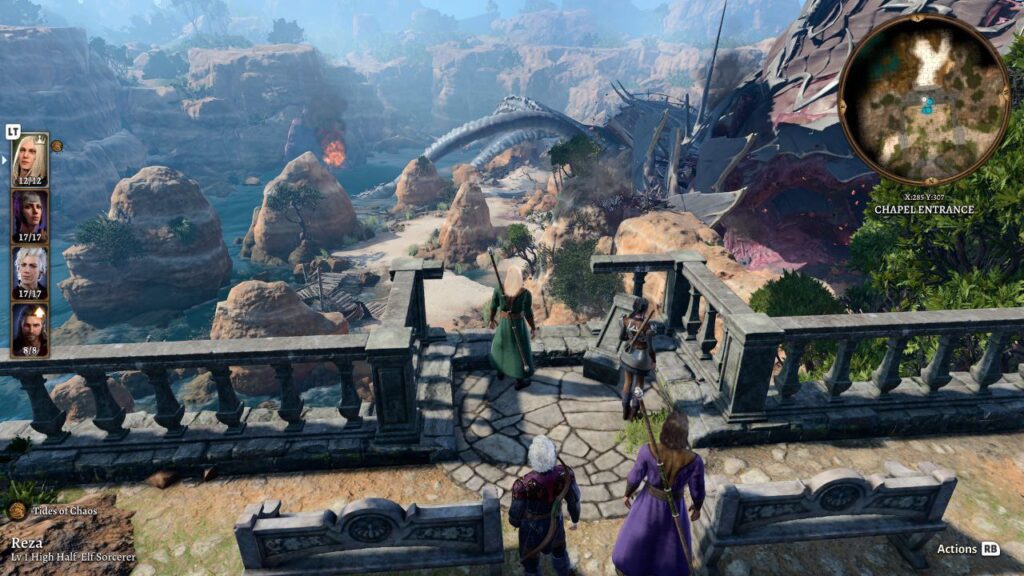Select the purple-hooded companion portrait
Screen dimensions: 1024x576
click(29, 216)
